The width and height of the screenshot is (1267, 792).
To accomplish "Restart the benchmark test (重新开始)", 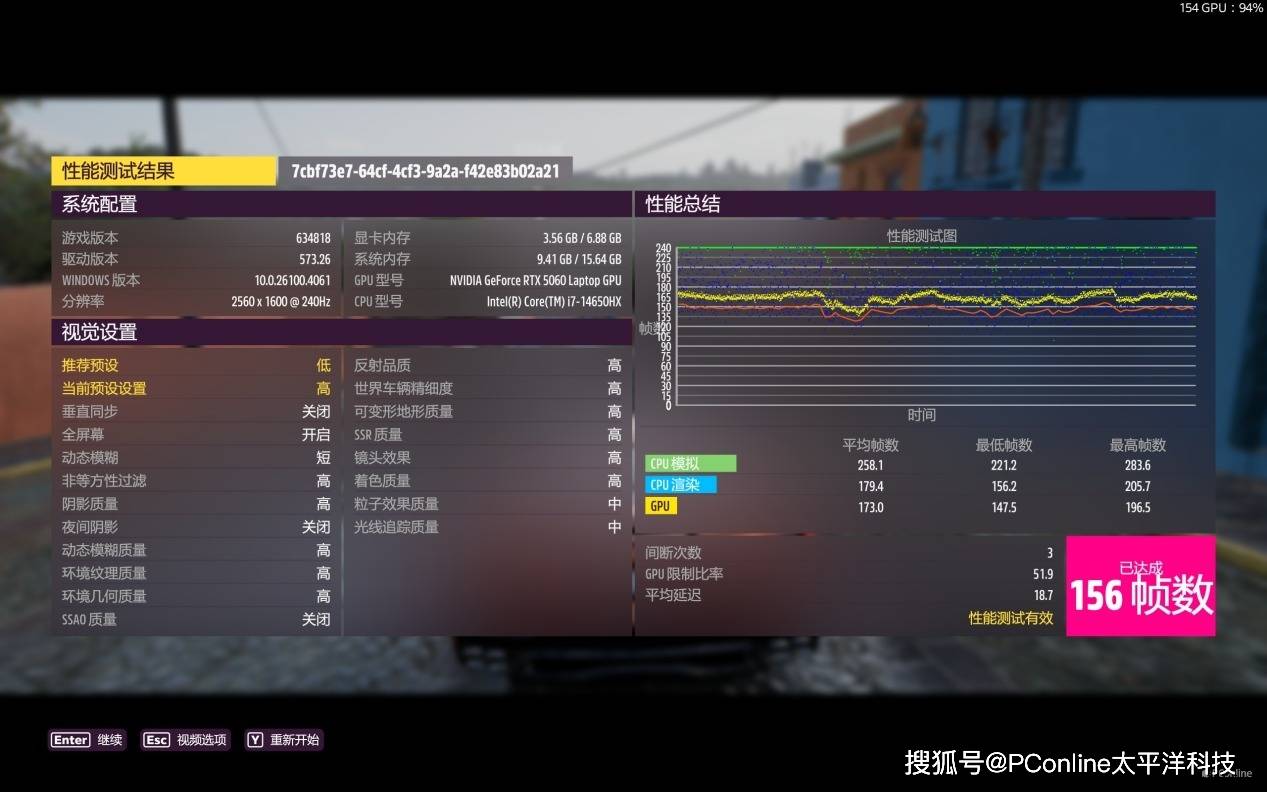I will point(284,740).
